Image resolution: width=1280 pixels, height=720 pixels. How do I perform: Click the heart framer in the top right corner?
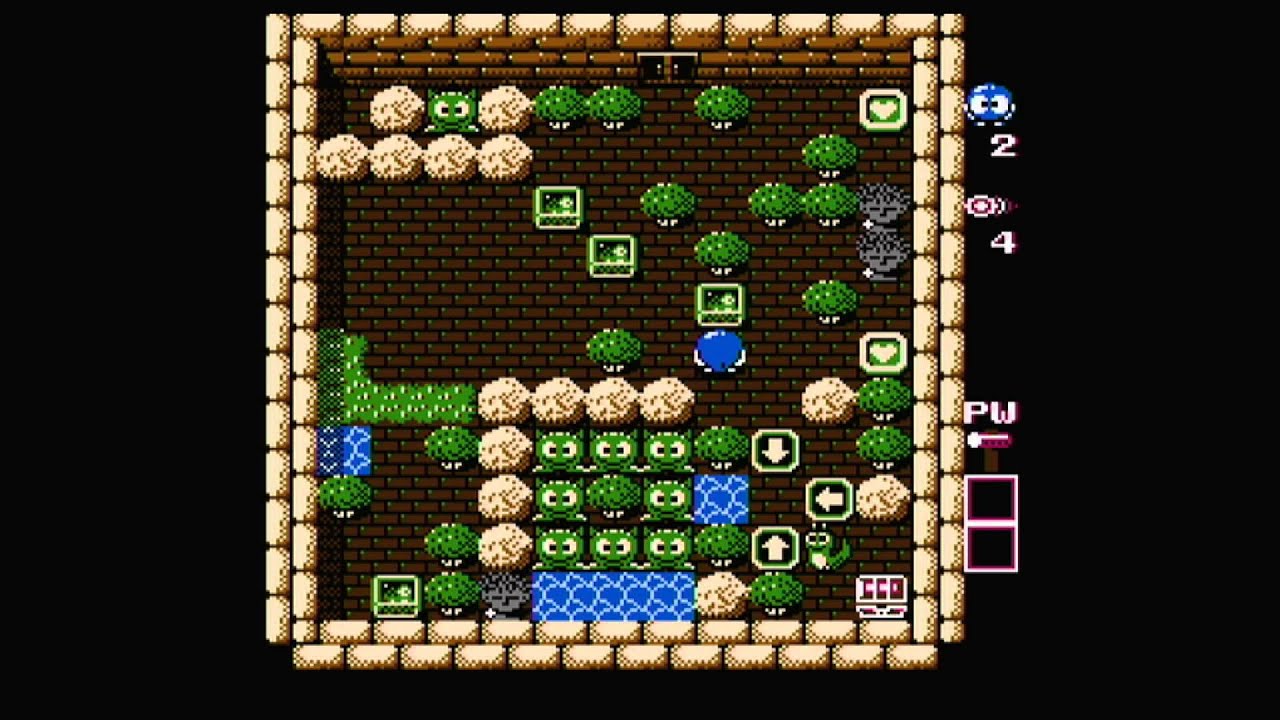880,110
